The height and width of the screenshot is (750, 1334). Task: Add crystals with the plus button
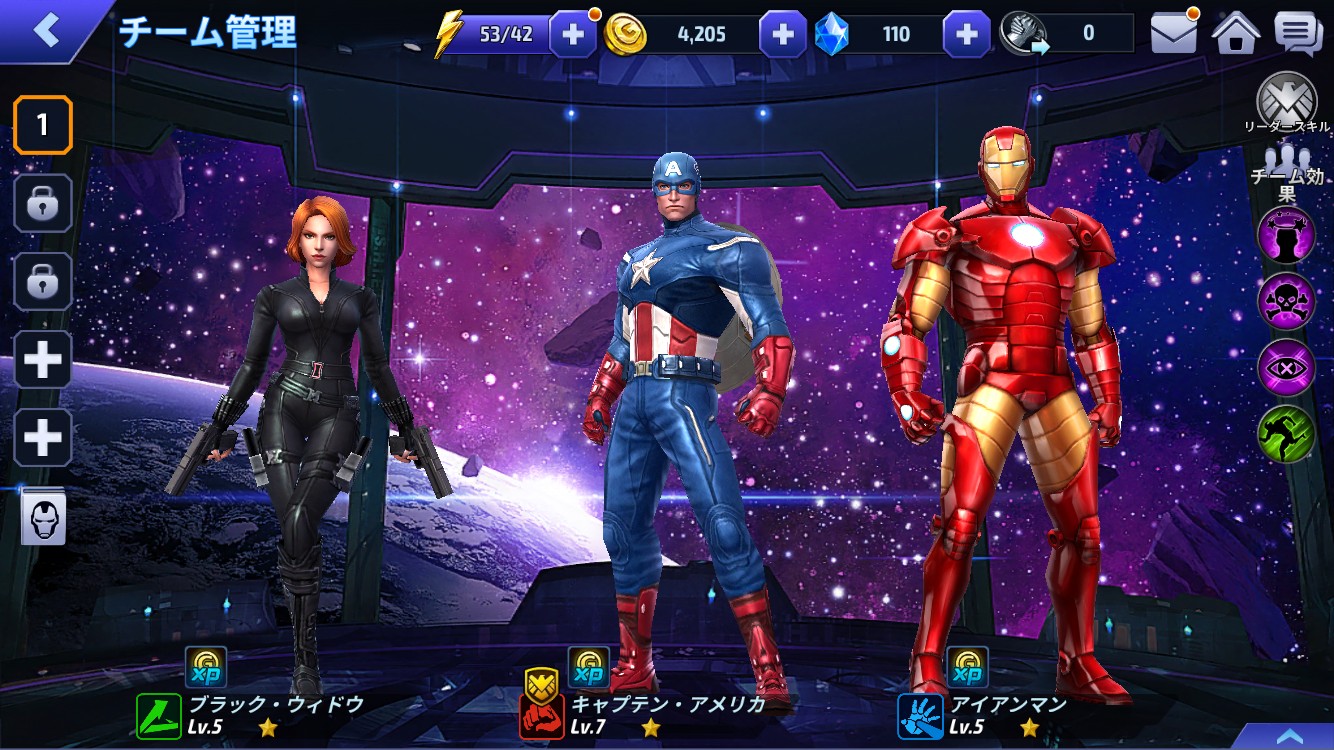966,35
